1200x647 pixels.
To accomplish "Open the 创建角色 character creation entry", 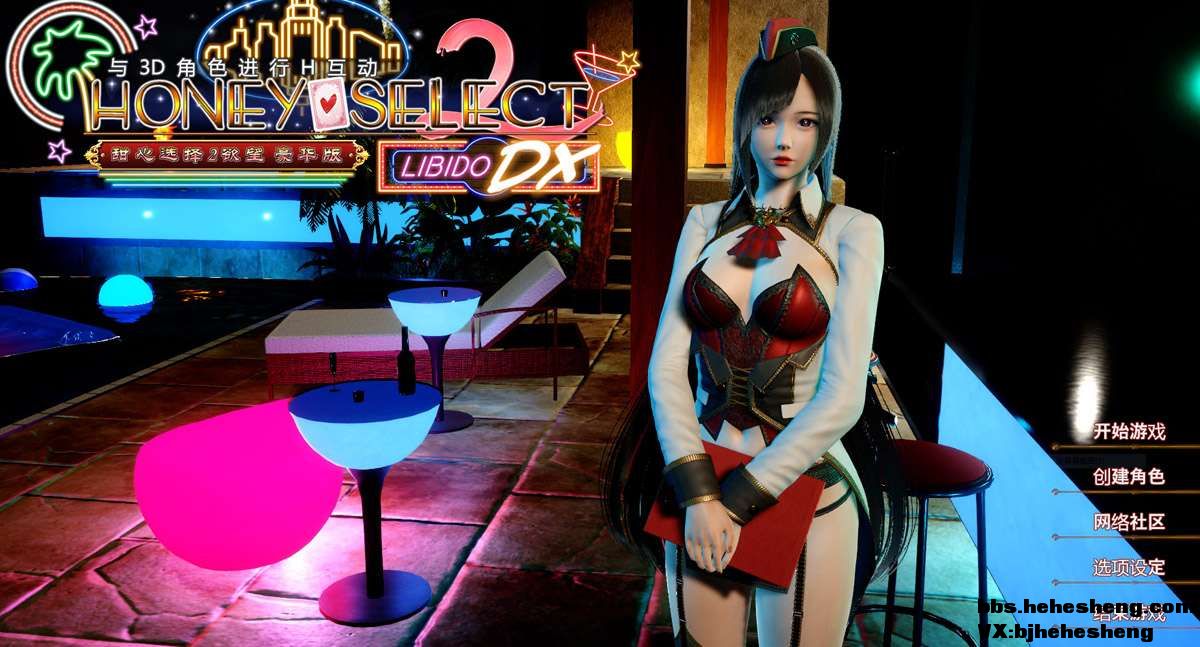I will [1129, 477].
